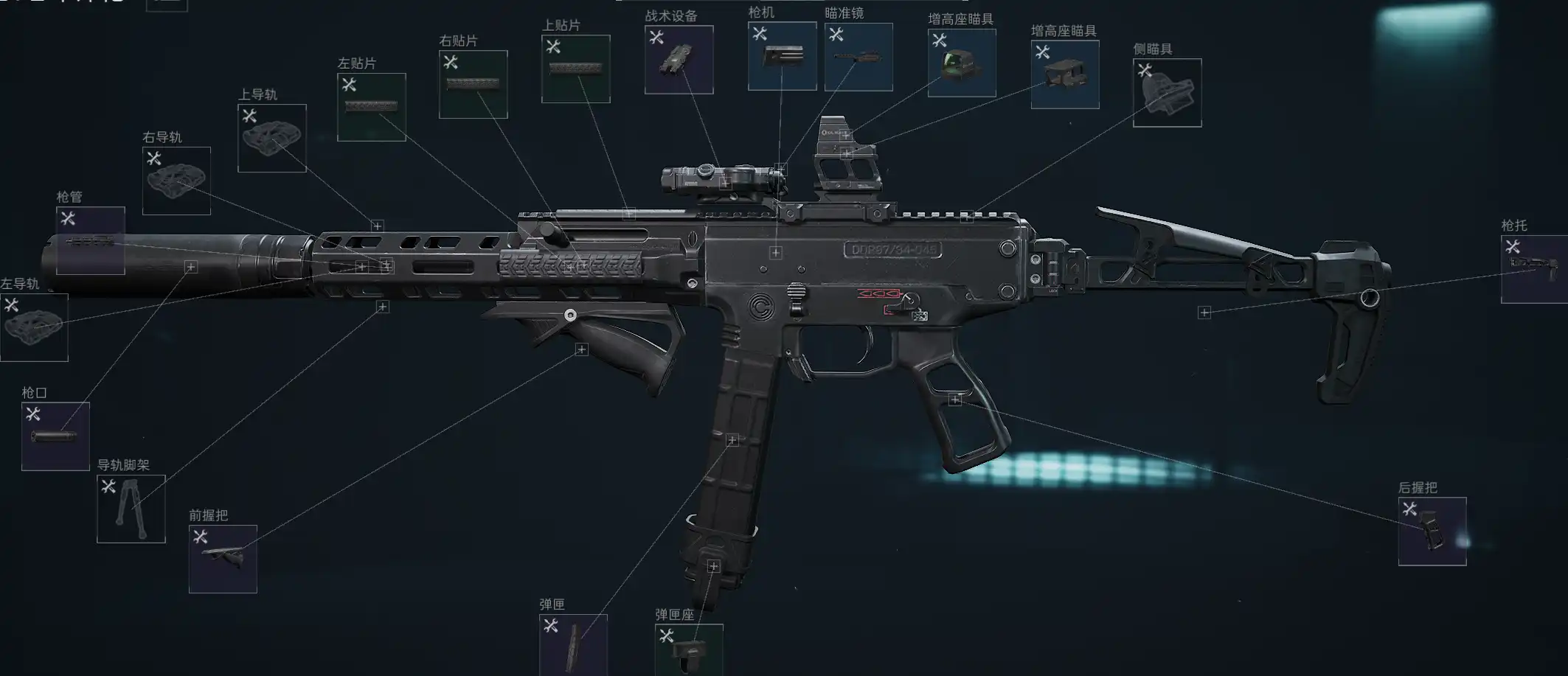Click the 瞄准镜 scope slot

pyautogui.click(x=858, y=57)
